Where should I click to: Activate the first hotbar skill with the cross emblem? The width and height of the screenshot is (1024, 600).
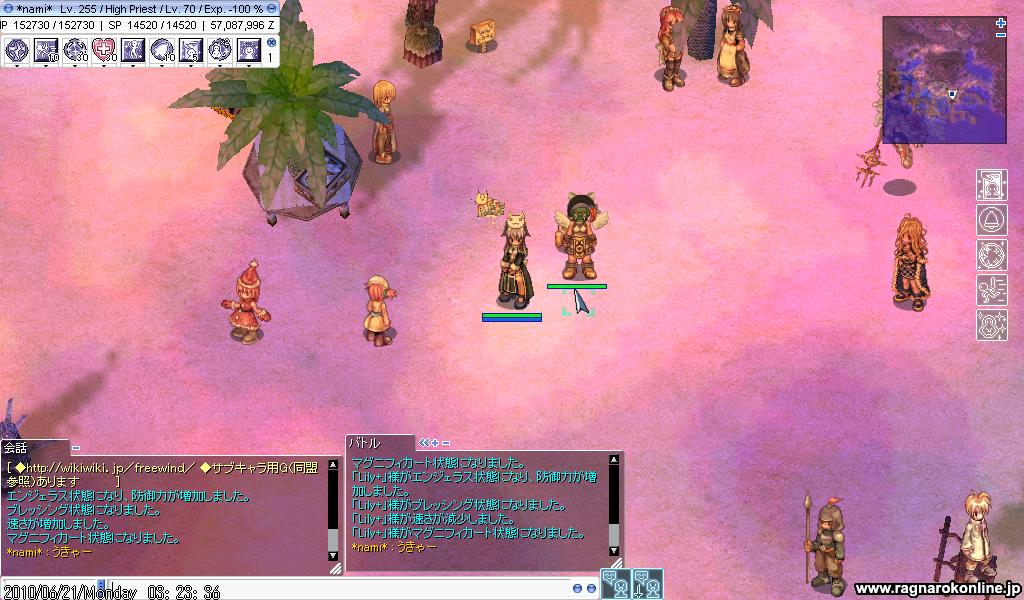point(17,49)
